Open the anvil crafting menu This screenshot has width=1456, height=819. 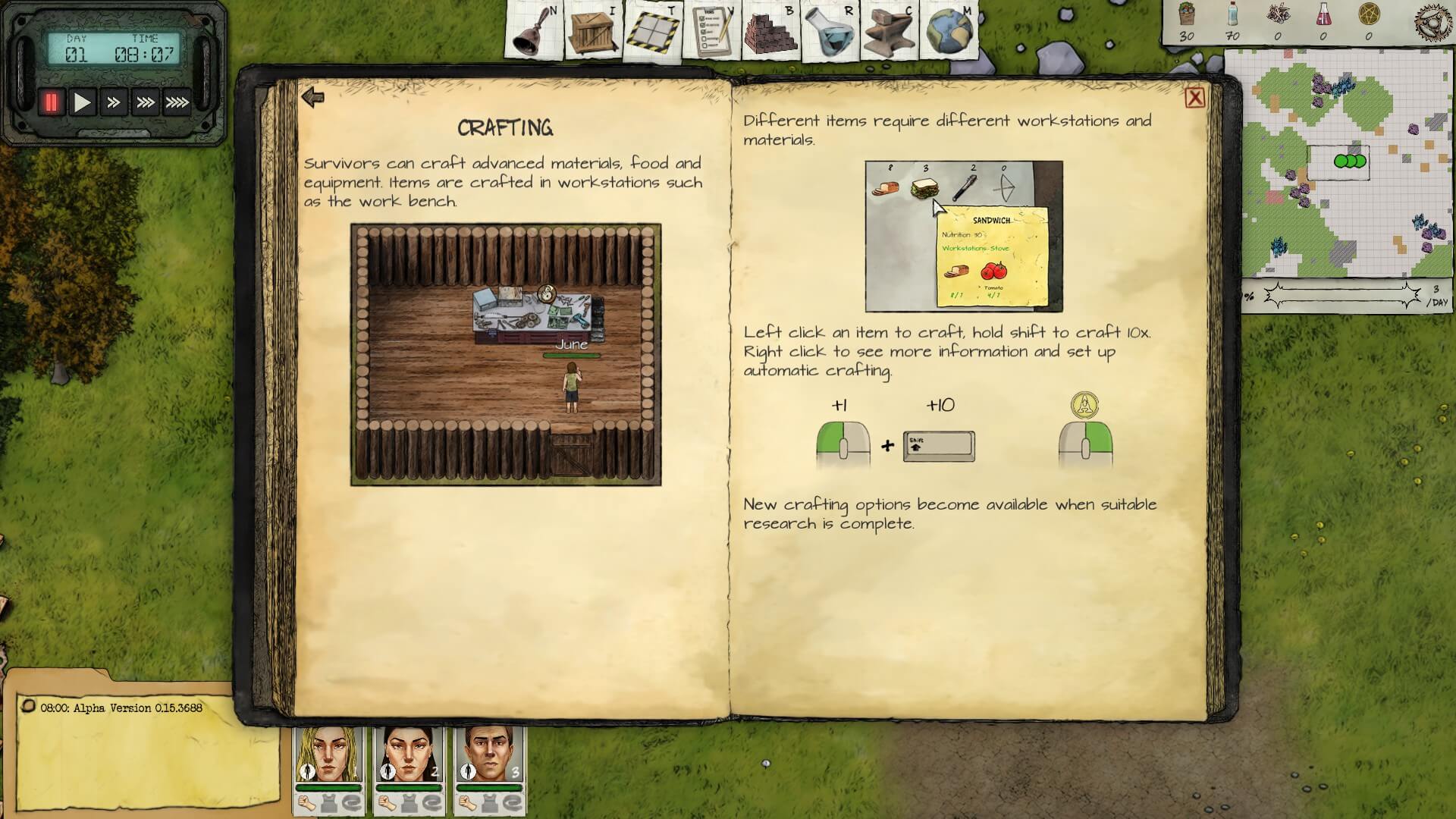(x=889, y=32)
